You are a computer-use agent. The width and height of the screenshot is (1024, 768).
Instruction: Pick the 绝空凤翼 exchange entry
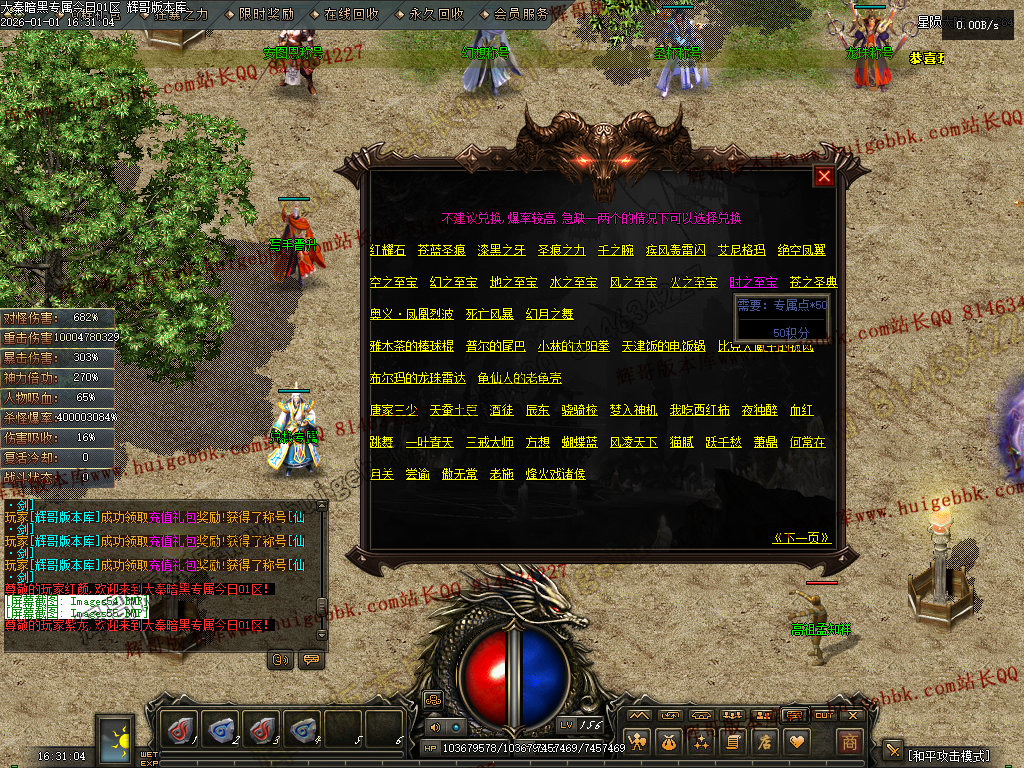tap(801, 250)
